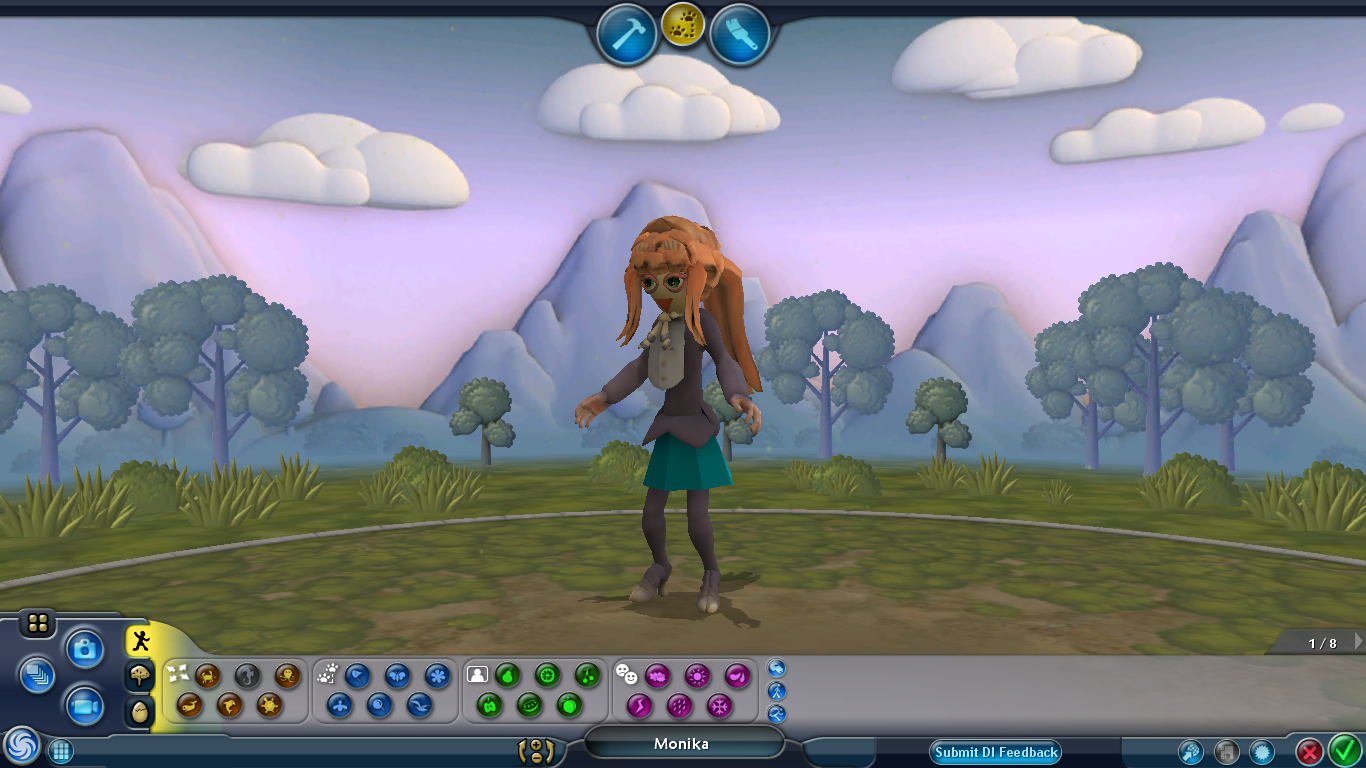1366x768 pixels.
Task: Play the magenta lightning bolt emotion
Action: point(639,706)
